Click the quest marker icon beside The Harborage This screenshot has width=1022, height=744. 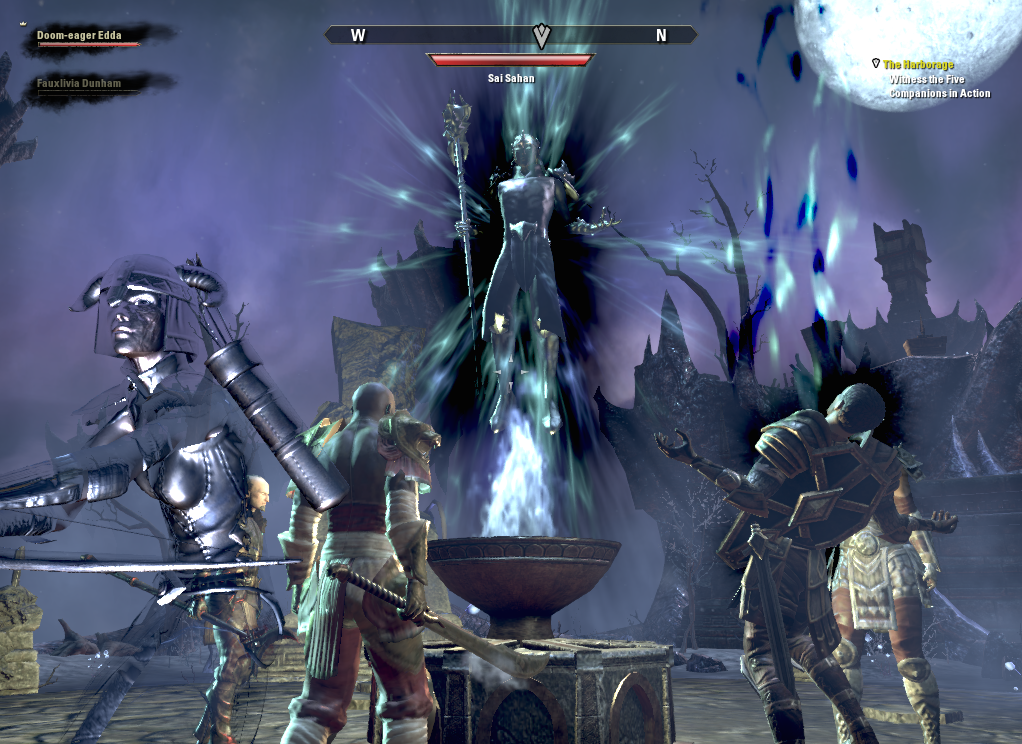tap(876, 64)
